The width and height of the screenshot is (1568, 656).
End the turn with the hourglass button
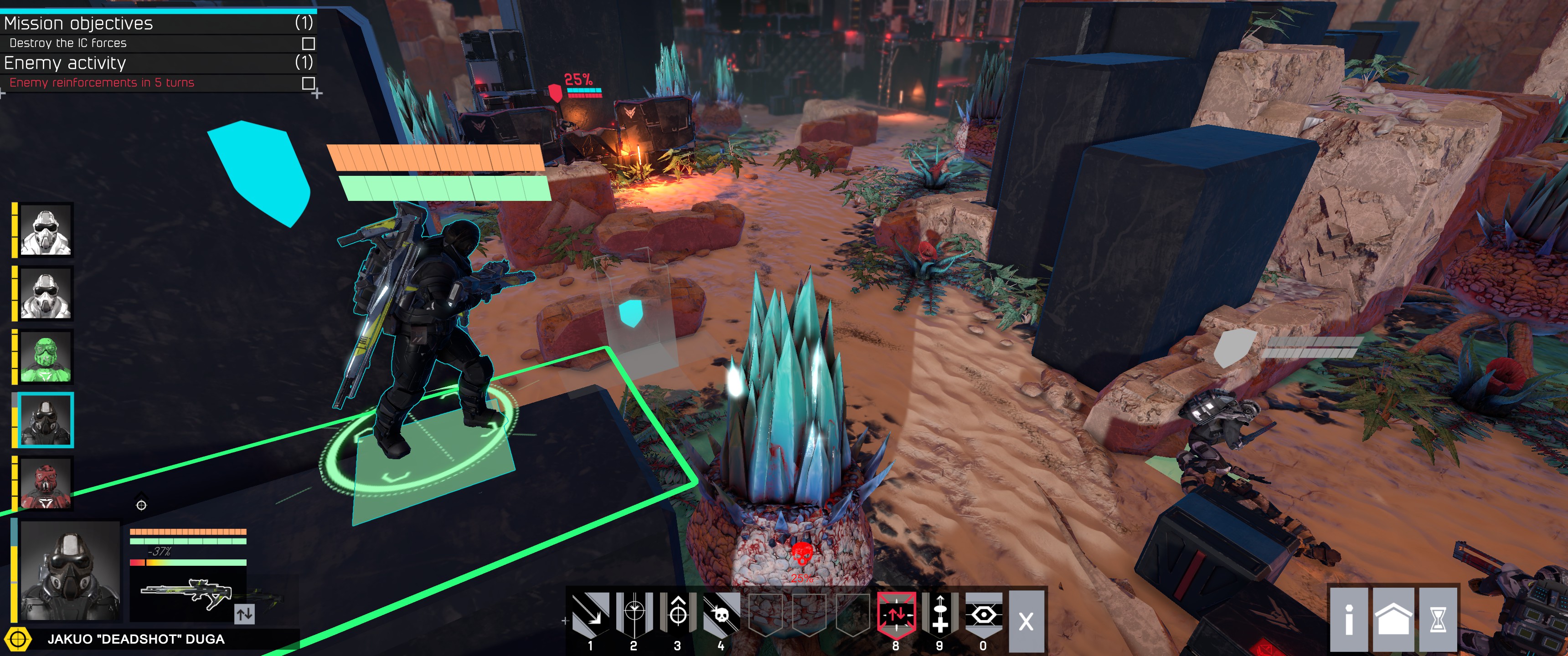[1438, 620]
